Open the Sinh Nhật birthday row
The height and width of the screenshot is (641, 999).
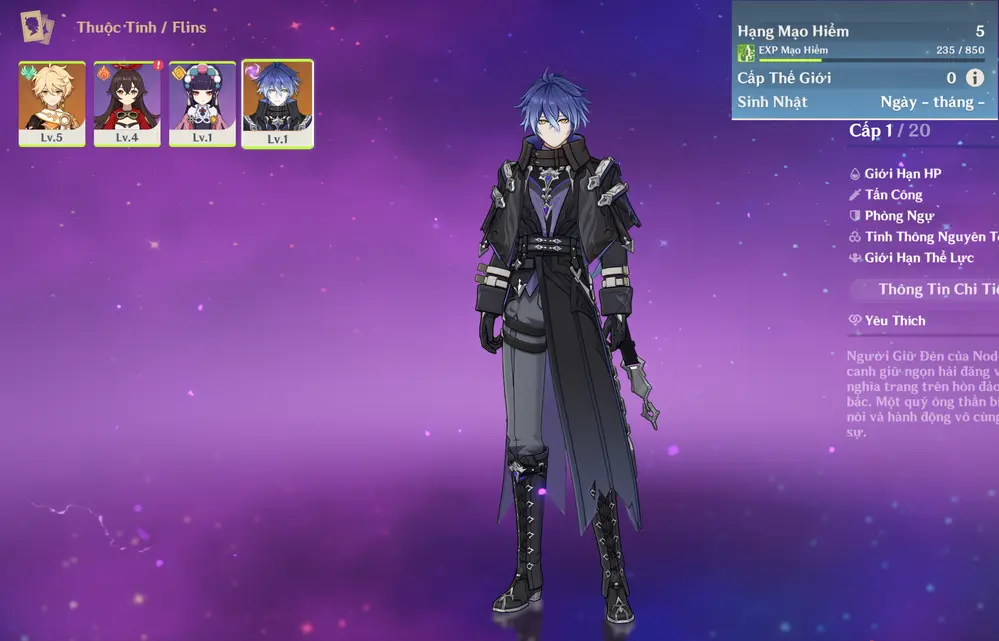coord(862,102)
